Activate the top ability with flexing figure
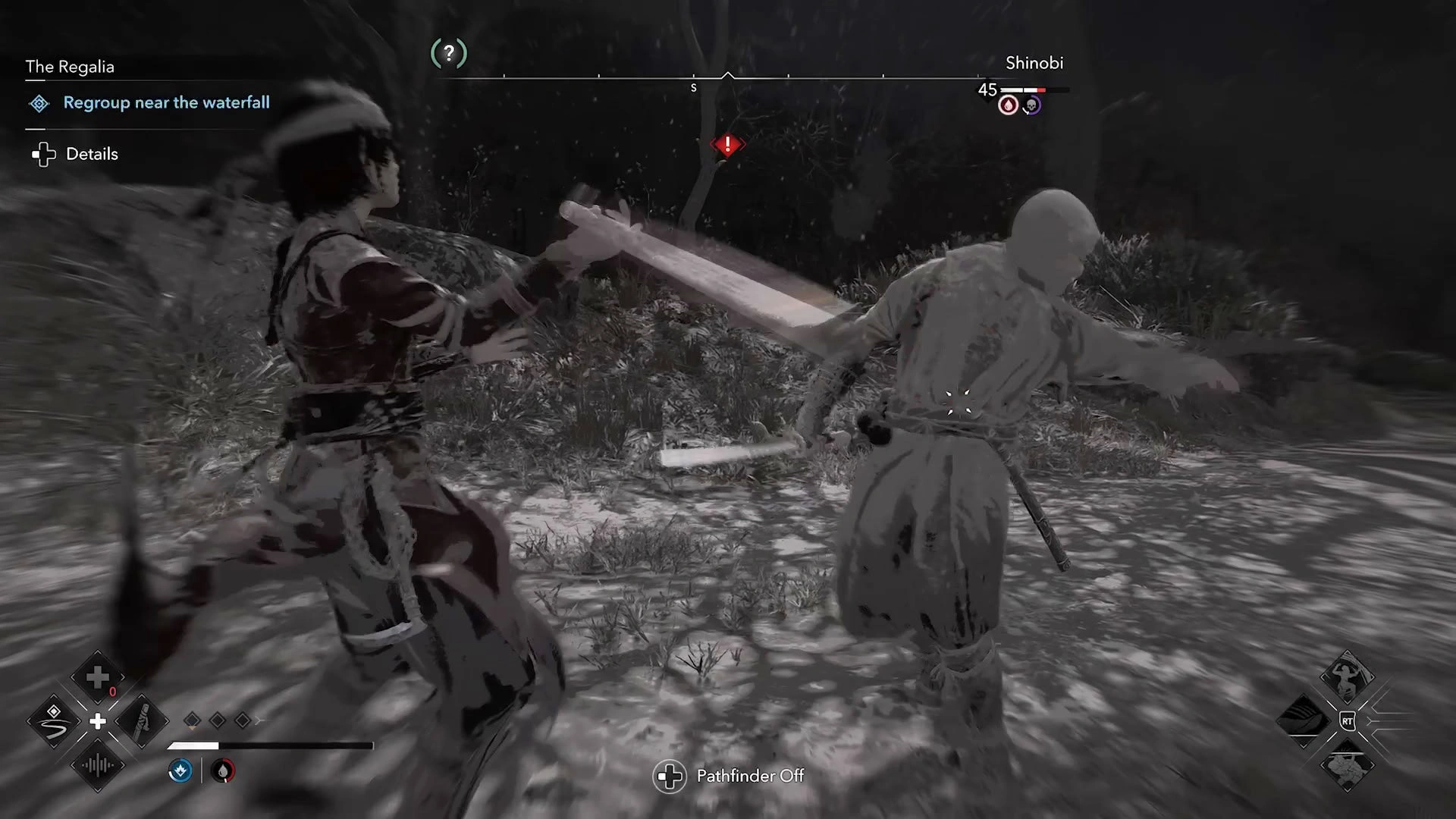This screenshot has height=819, width=1456. tap(1347, 676)
